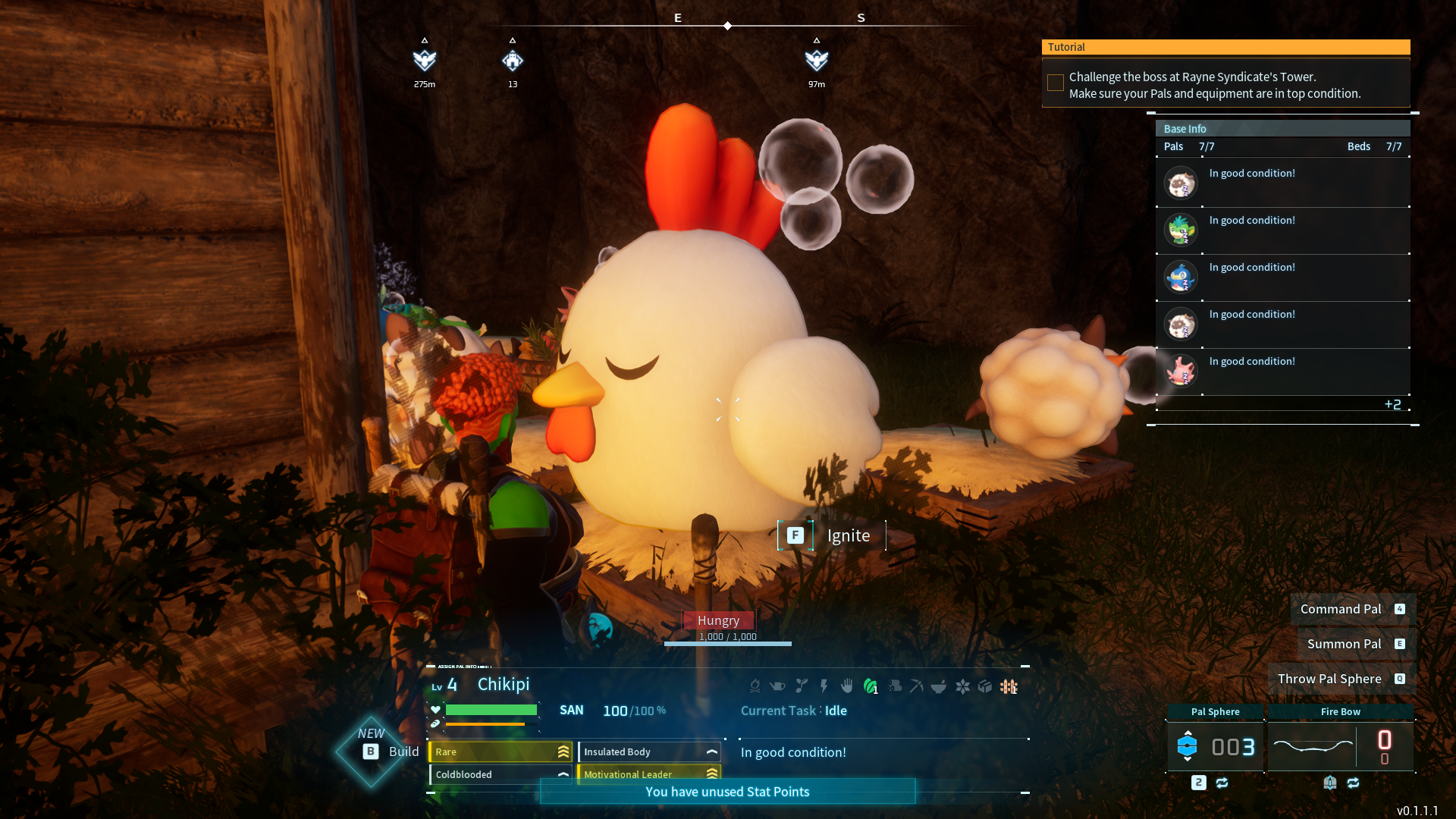Select the blue Pengullet row in Base Info

click(x=1282, y=277)
